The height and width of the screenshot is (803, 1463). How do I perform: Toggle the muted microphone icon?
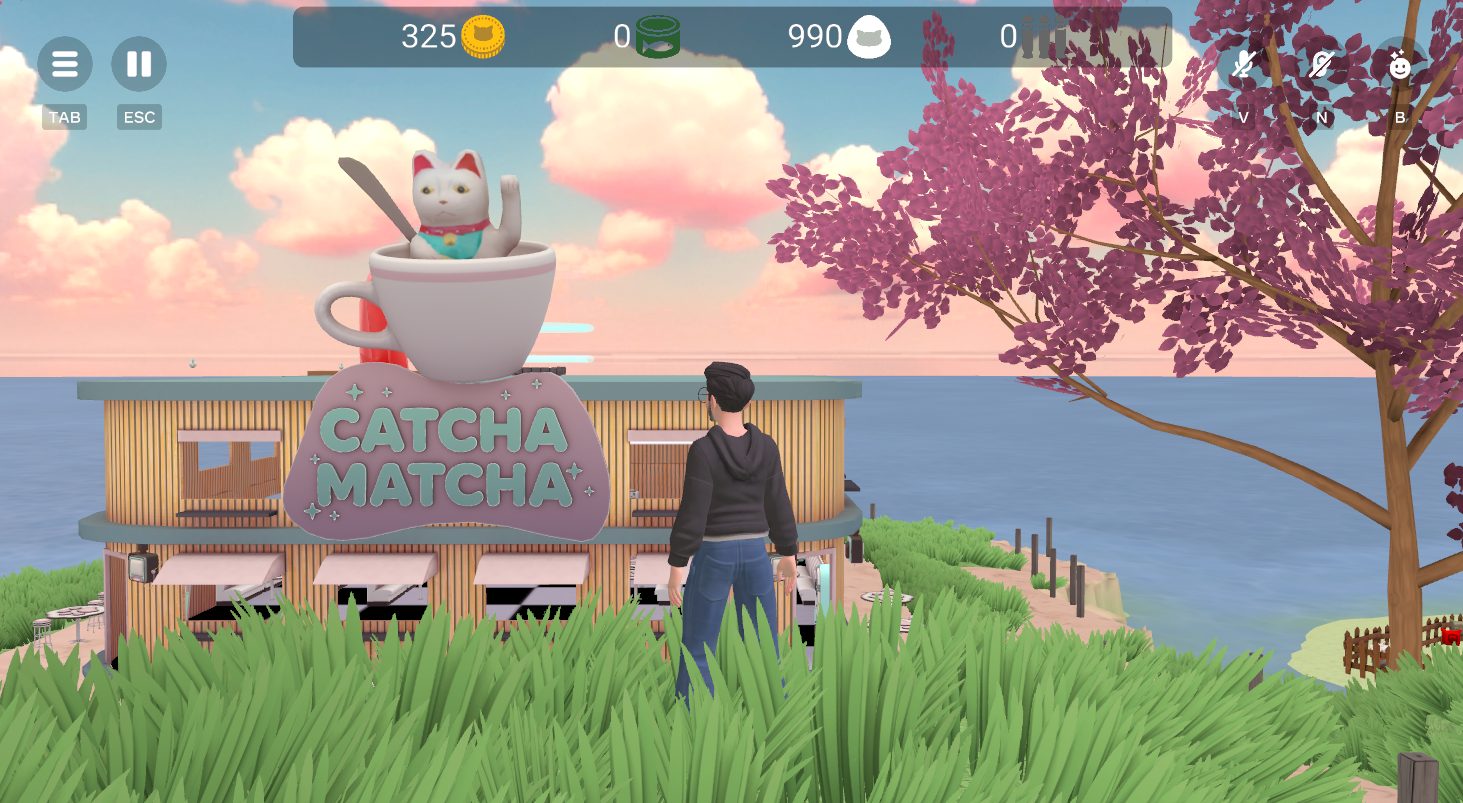pos(1244,66)
